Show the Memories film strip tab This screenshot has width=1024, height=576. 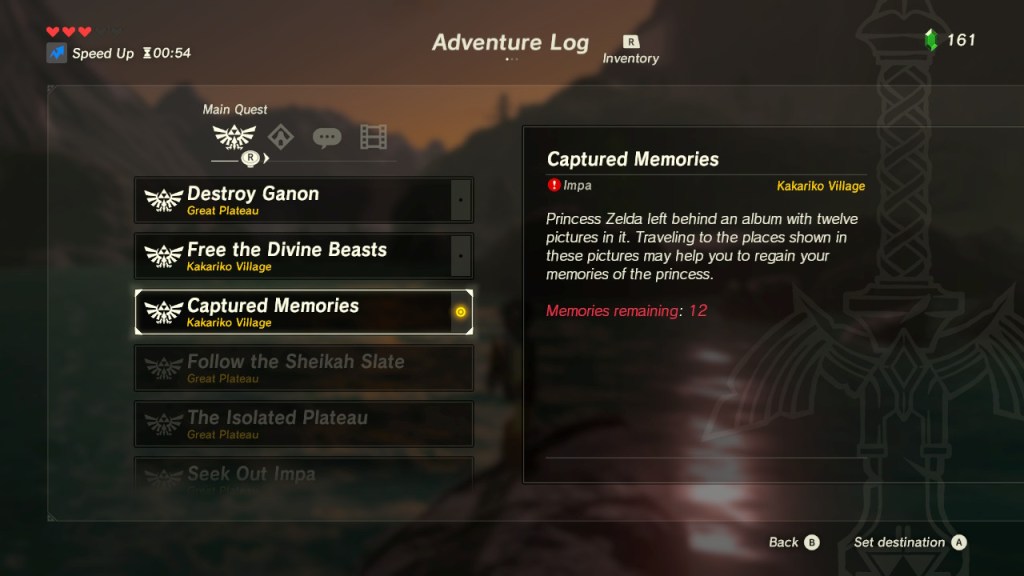click(x=373, y=137)
